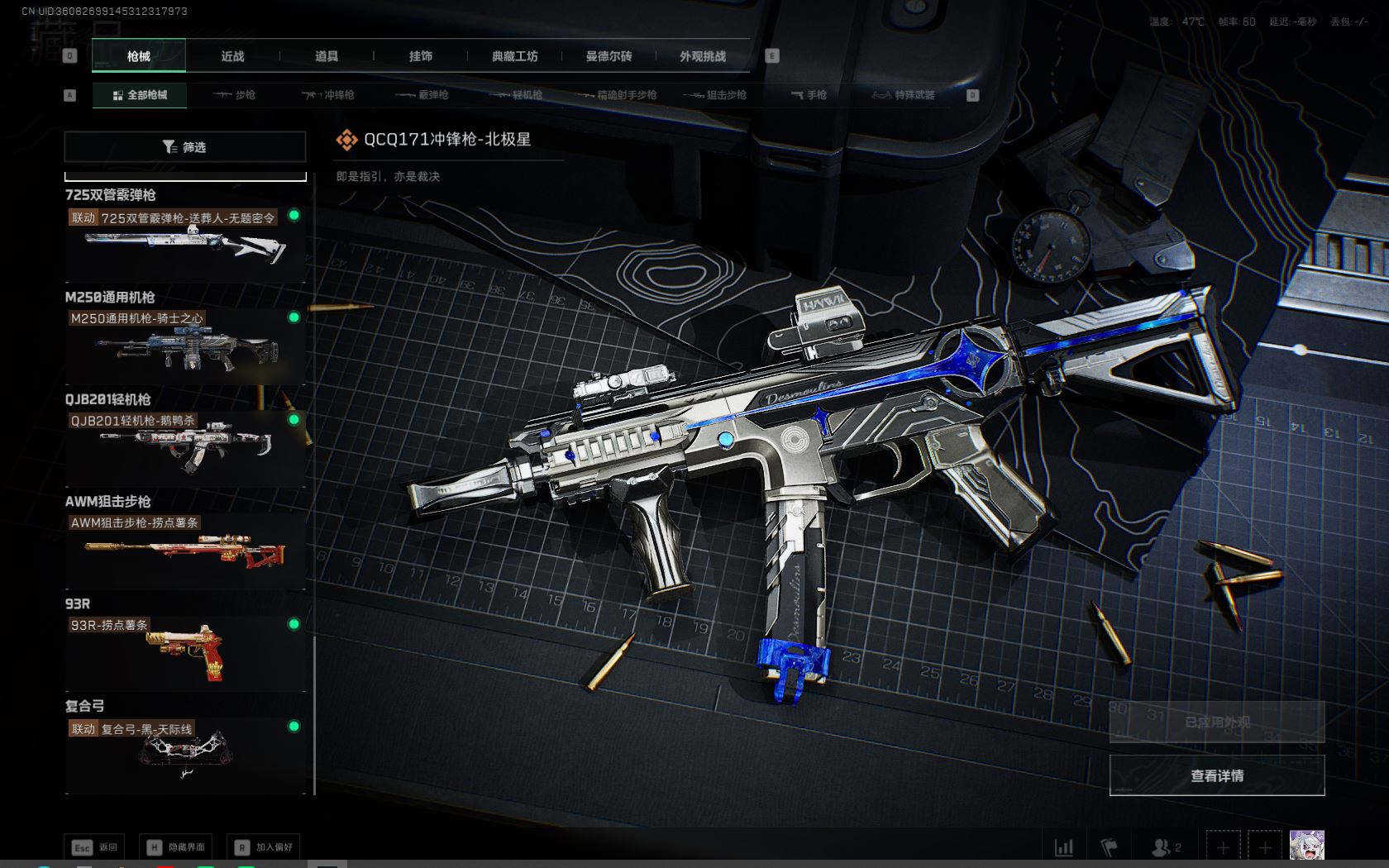Filter list by 手枪 pistols
This screenshot has width=1389, height=868.
pyautogui.click(x=809, y=95)
